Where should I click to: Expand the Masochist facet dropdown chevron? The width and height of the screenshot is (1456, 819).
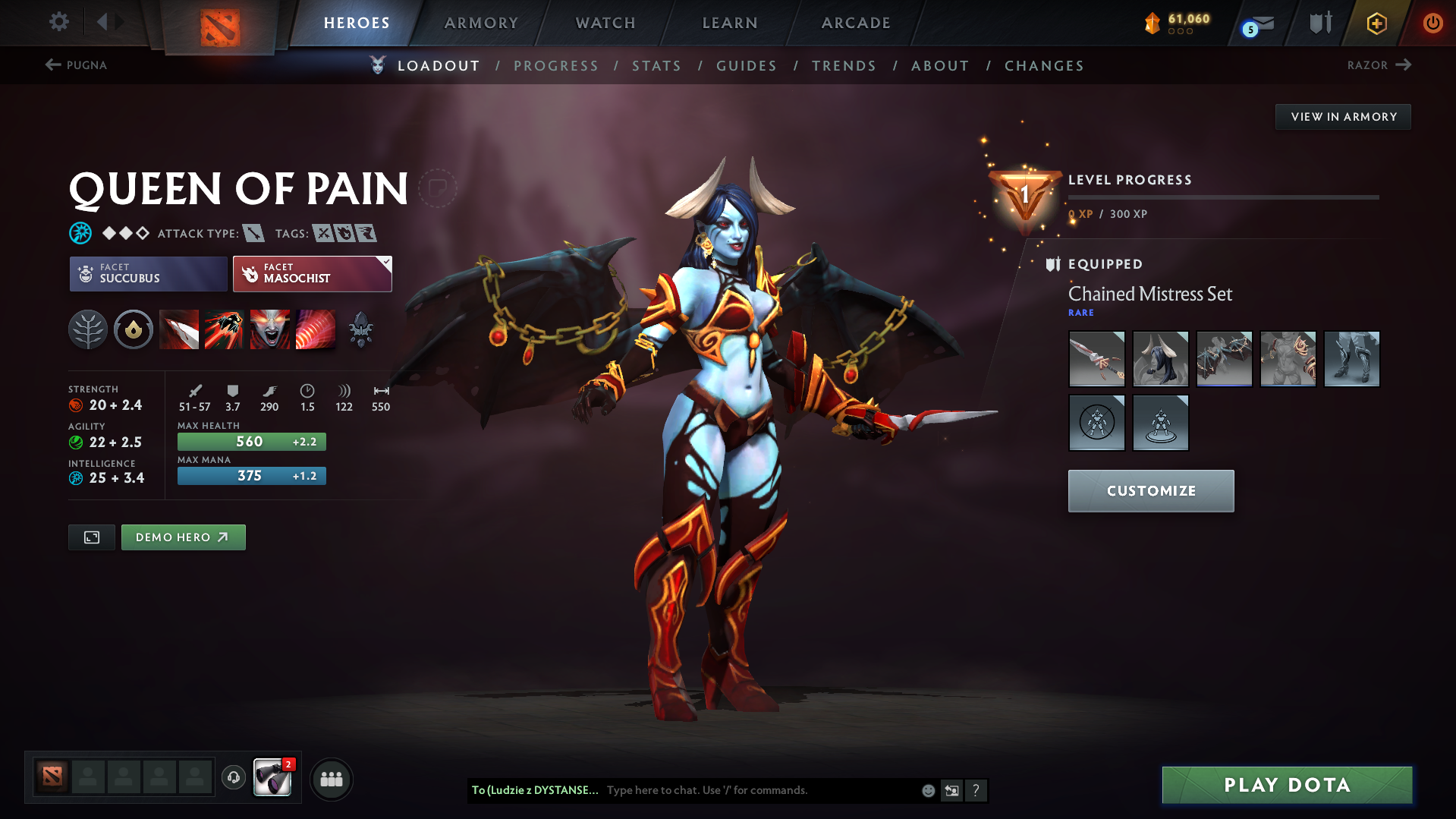(x=385, y=262)
